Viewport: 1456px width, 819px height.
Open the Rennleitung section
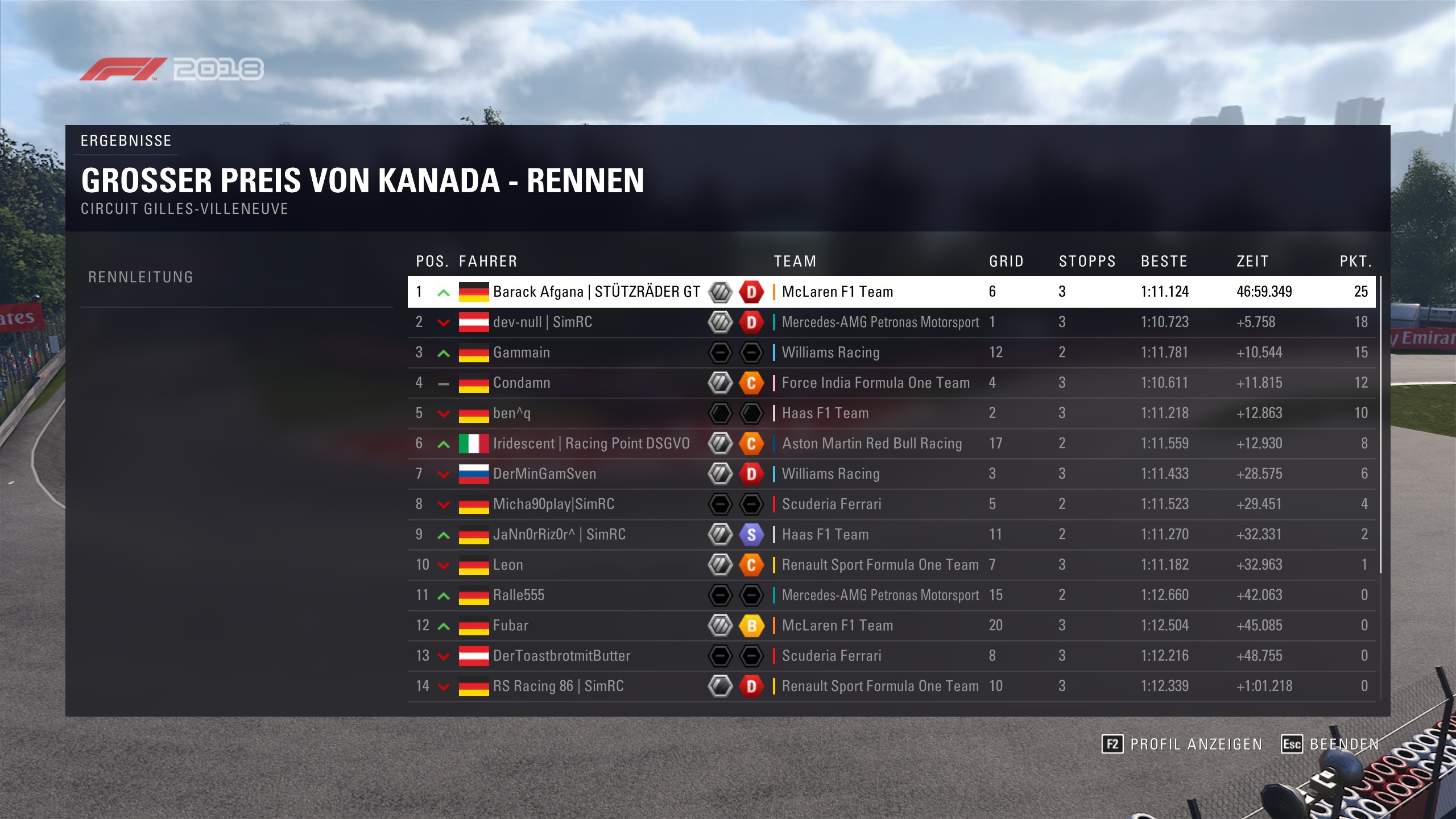click(141, 278)
